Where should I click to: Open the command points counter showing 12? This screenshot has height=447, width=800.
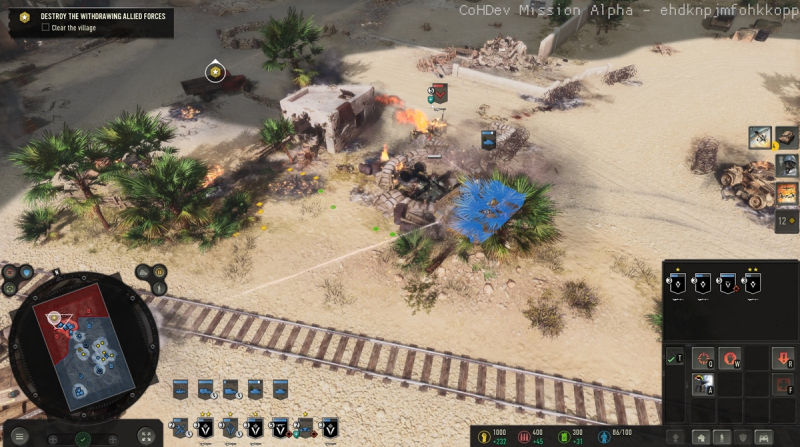785,220
